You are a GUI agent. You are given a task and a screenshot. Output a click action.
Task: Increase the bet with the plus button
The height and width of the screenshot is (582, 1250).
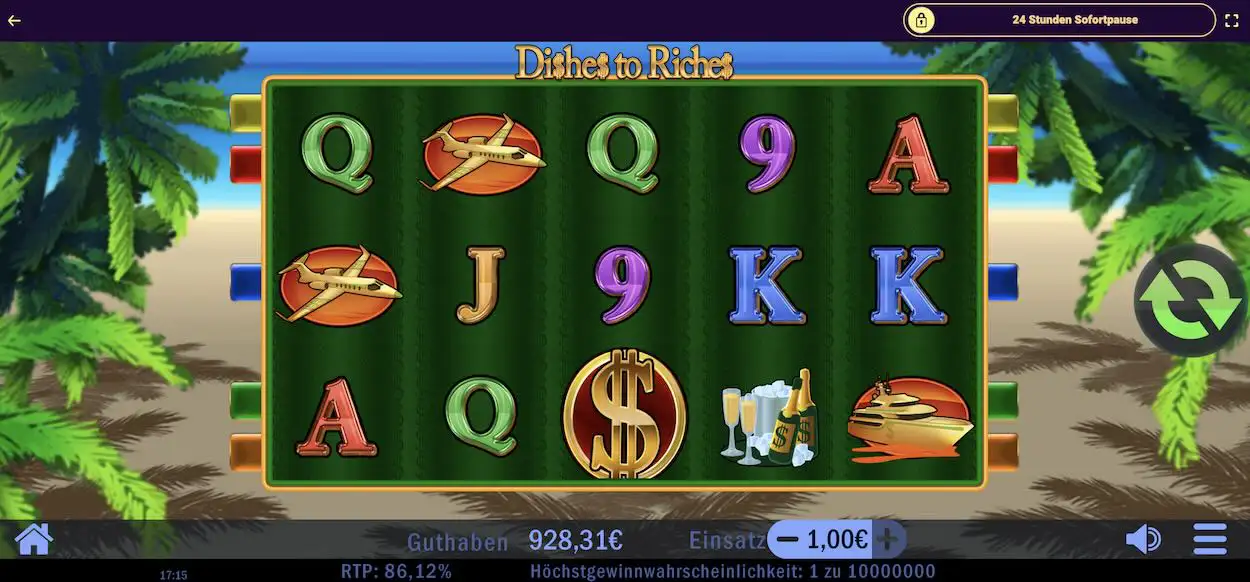[x=887, y=540]
